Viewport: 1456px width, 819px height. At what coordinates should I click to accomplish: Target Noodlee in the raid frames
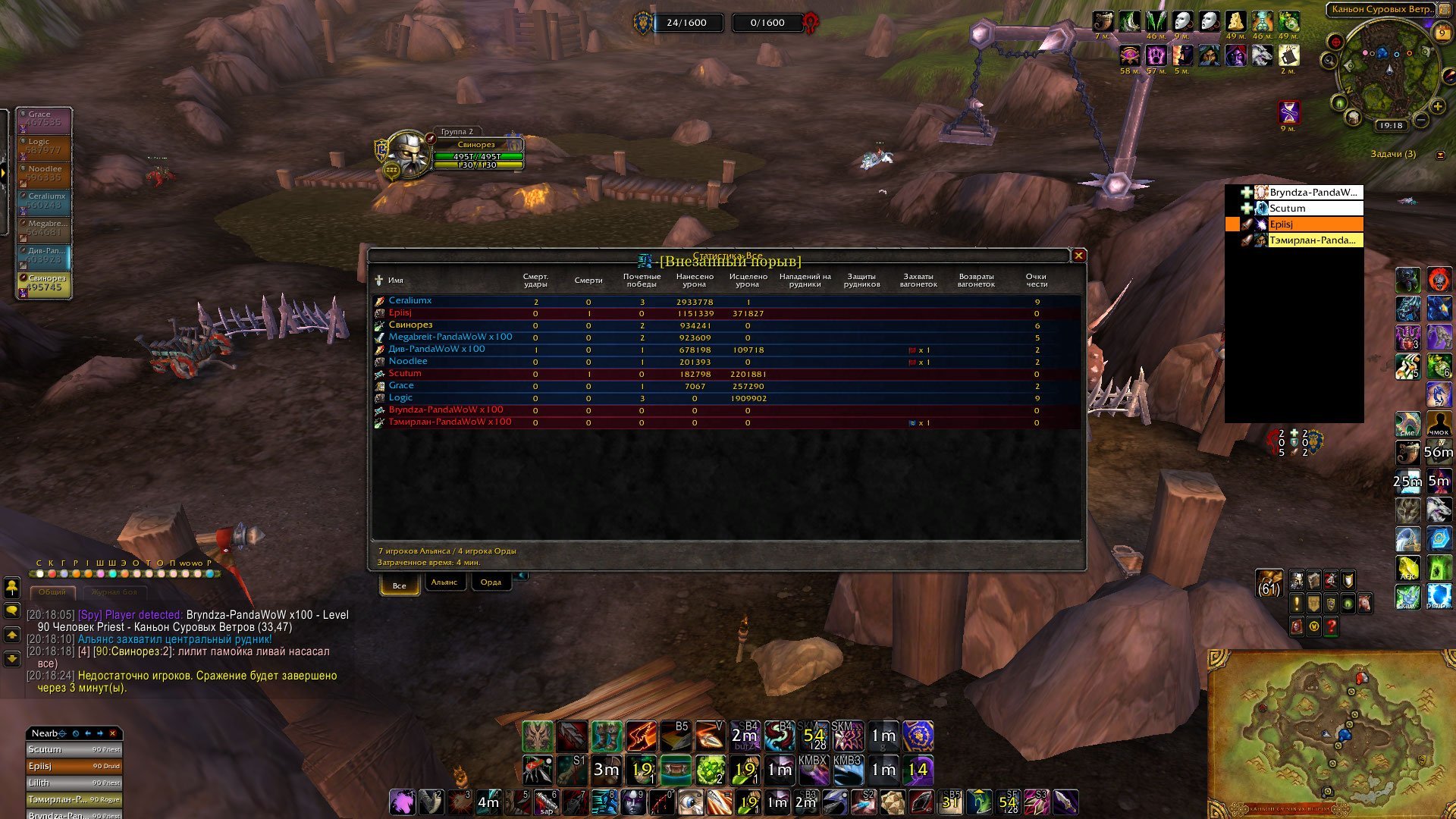45,174
